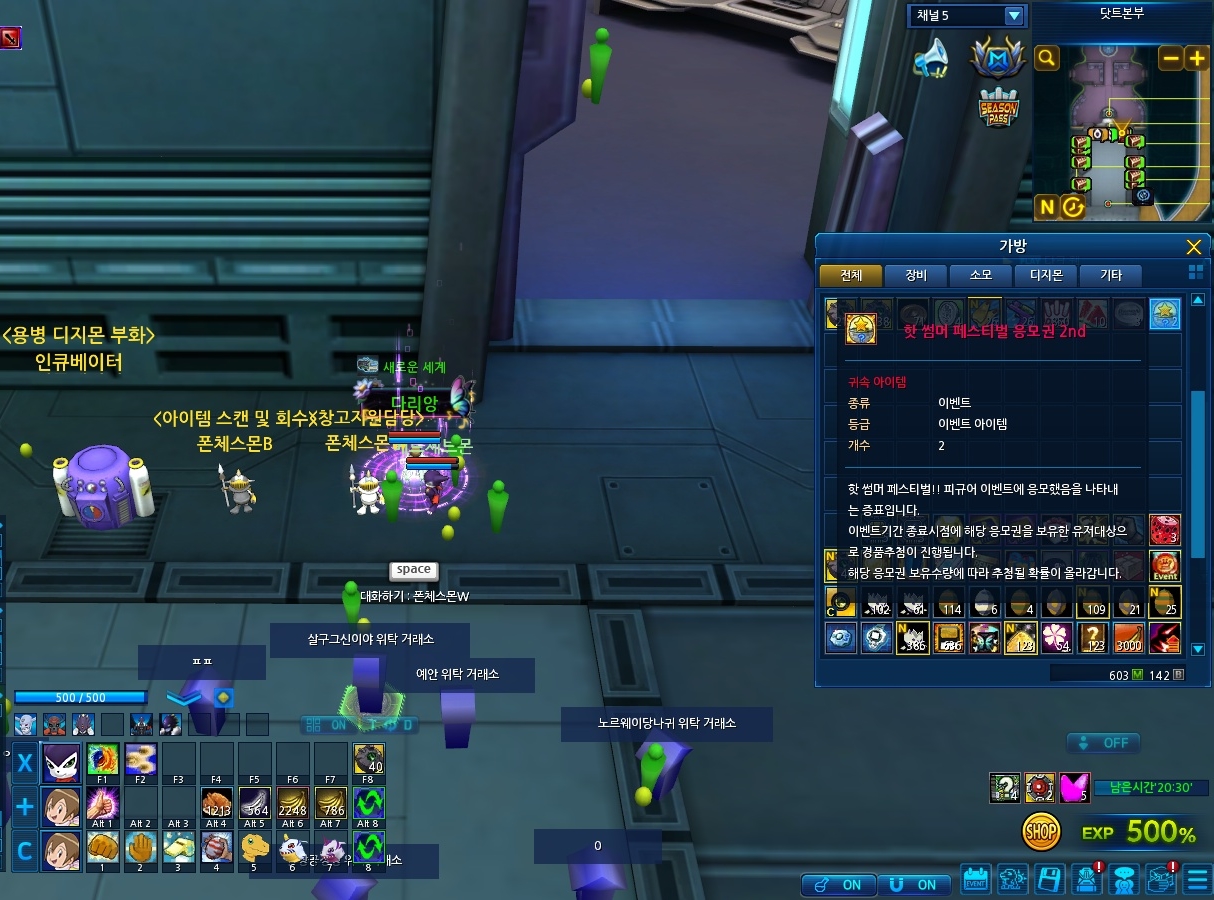Toggle the magnet auto-loot ON switch
The height and width of the screenshot is (900, 1214).
pos(912,884)
